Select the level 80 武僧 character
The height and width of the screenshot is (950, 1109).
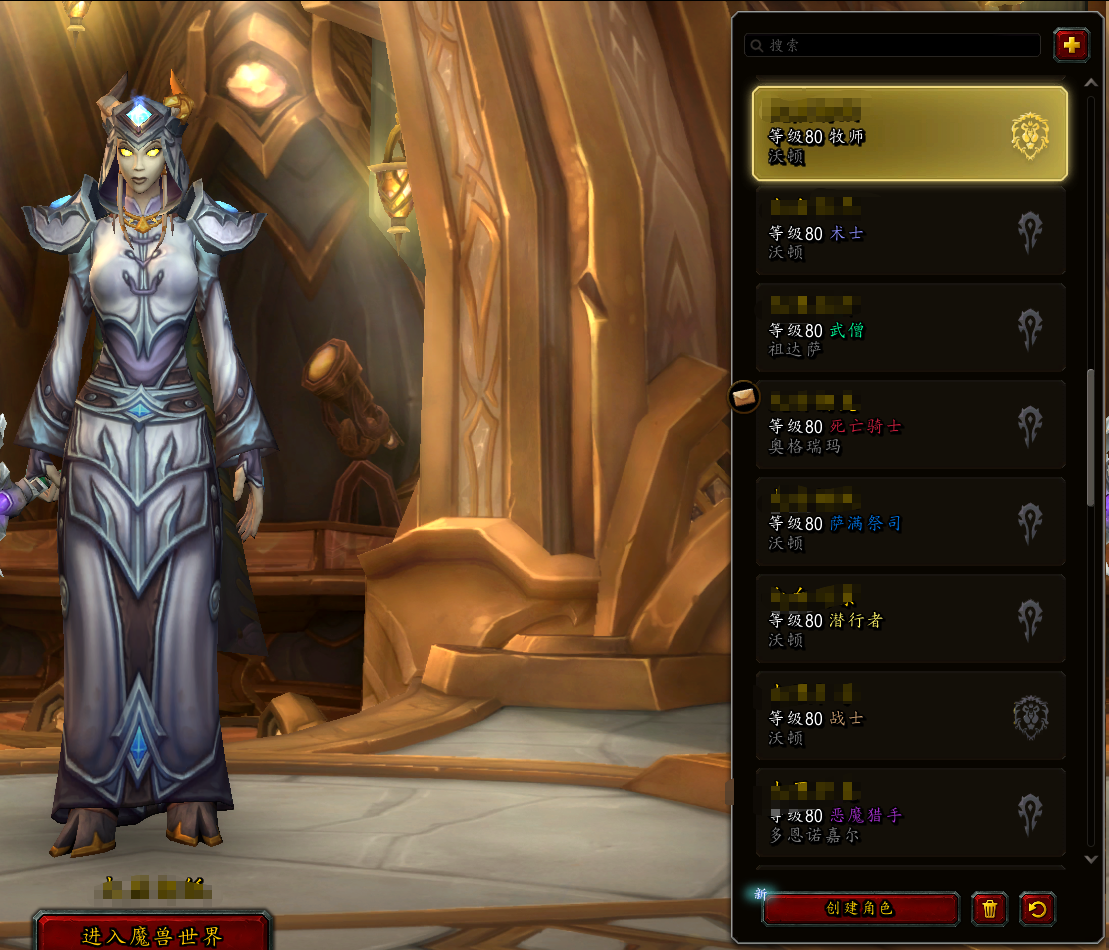pyautogui.click(x=909, y=328)
